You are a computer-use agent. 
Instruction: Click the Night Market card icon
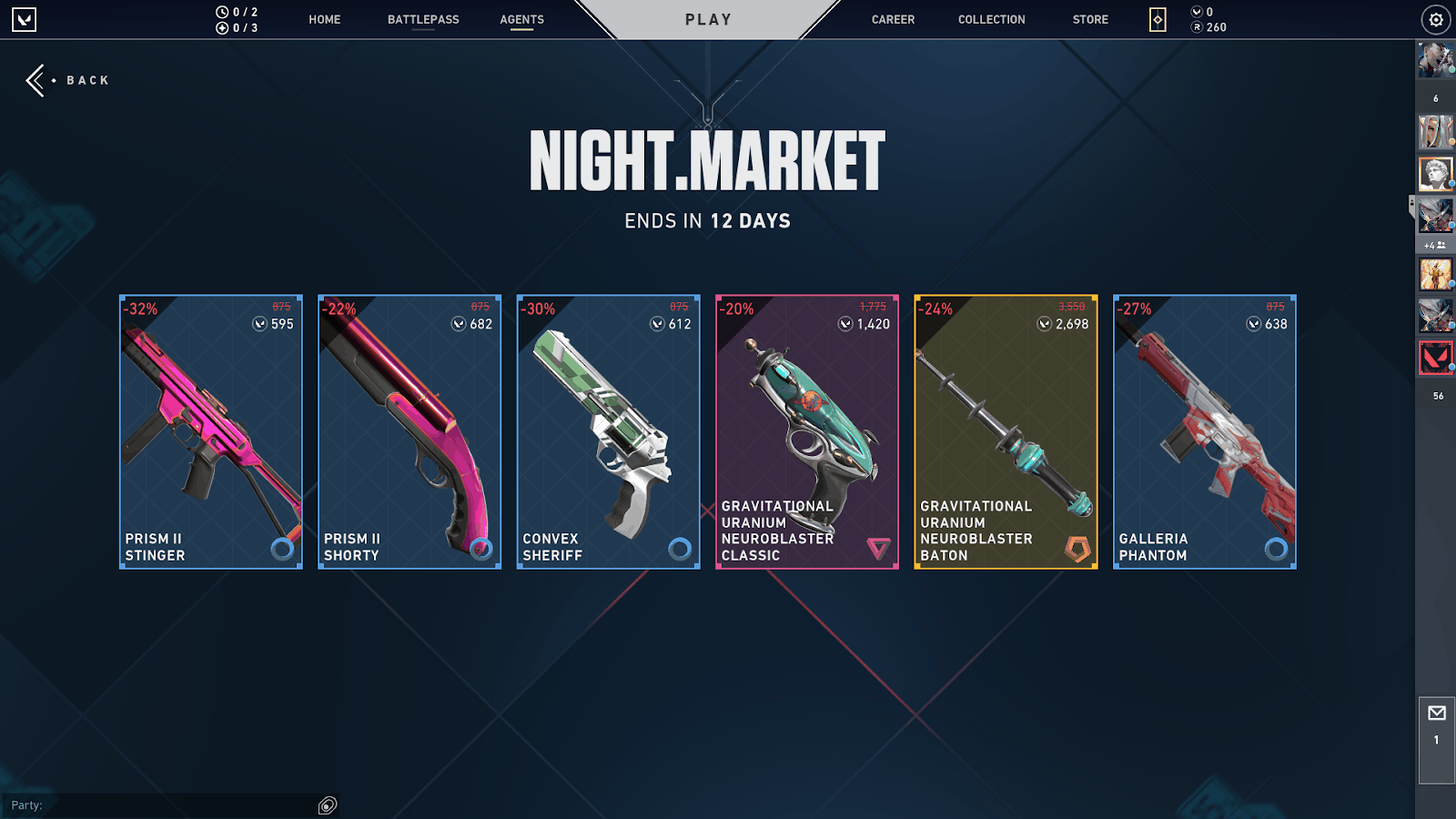1156,19
